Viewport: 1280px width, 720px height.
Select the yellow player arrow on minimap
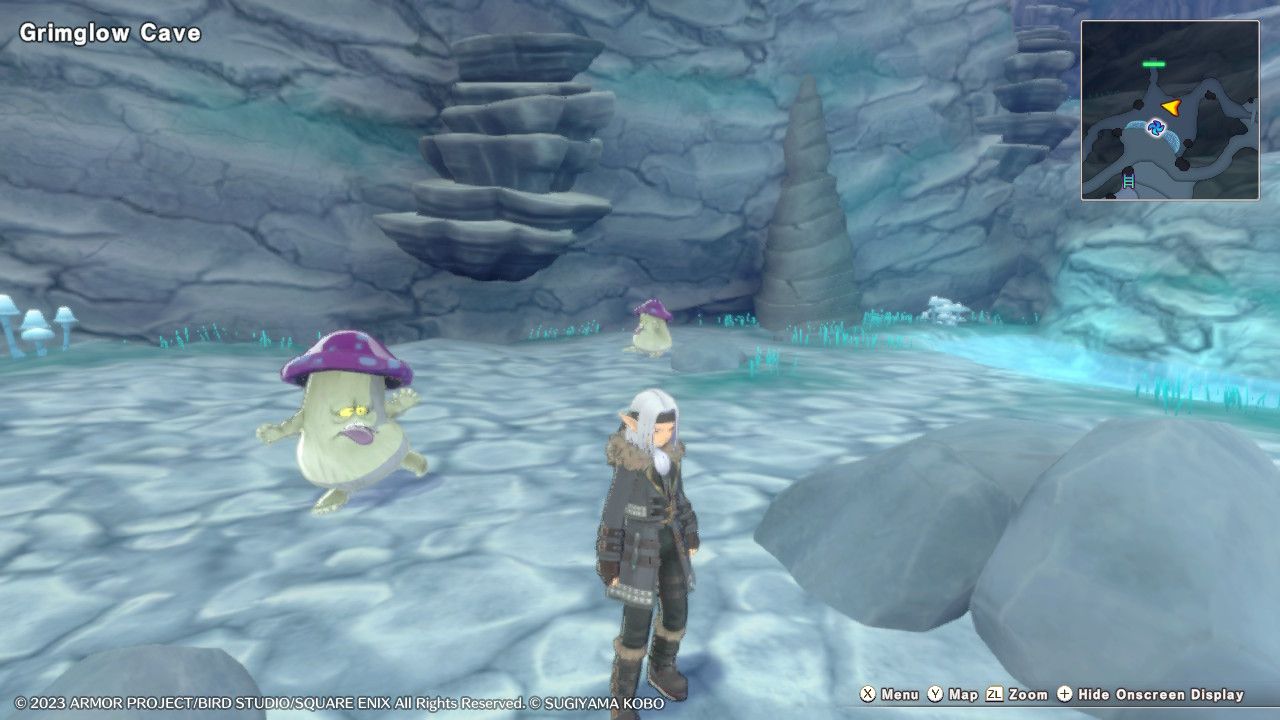tap(1172, 107)
